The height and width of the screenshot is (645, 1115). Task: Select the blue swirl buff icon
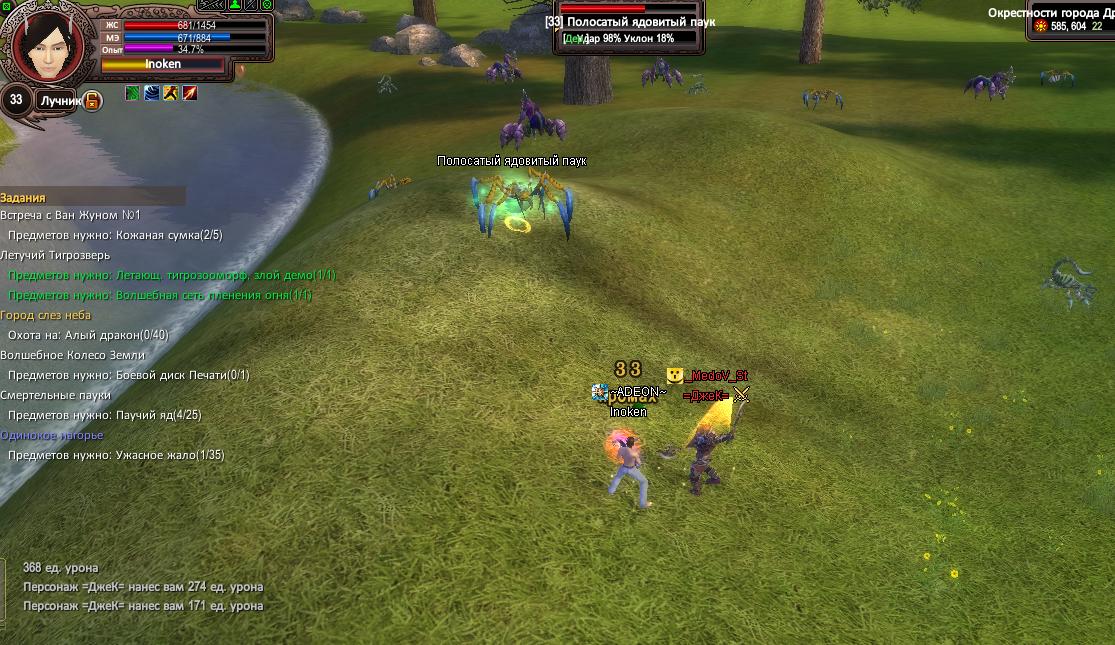(151, 93)
